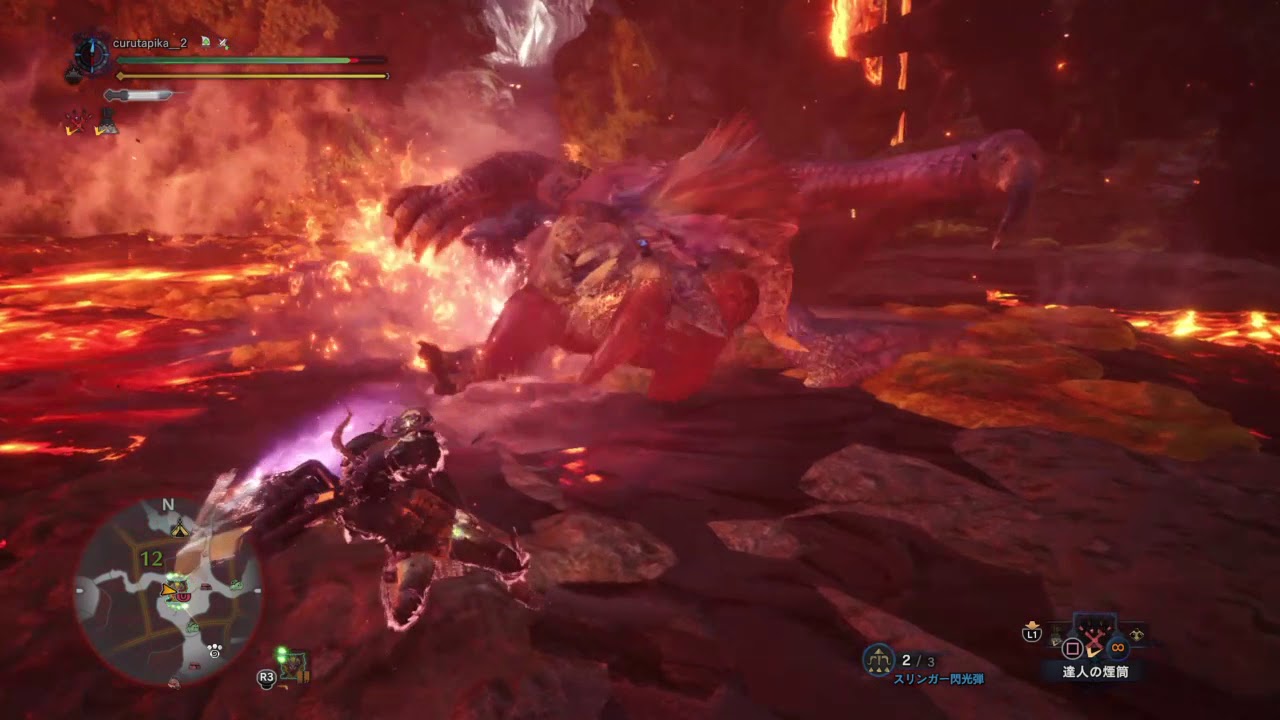The image size is (1280, 720).
Task: Click the square button prompt beside the item
Action: (1073, 646)
